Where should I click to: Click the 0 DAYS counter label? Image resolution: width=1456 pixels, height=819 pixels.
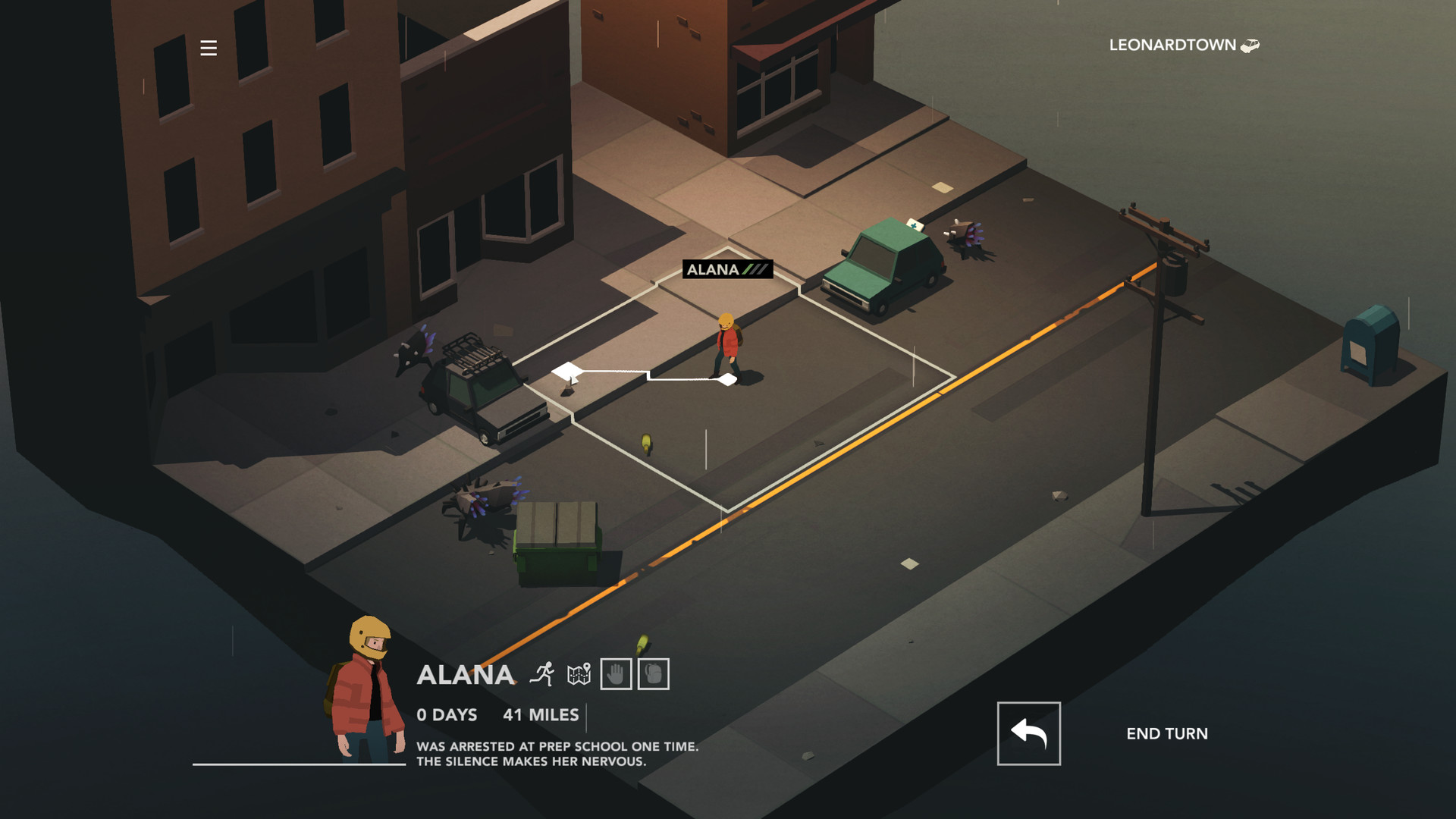[x=447, y=714]
